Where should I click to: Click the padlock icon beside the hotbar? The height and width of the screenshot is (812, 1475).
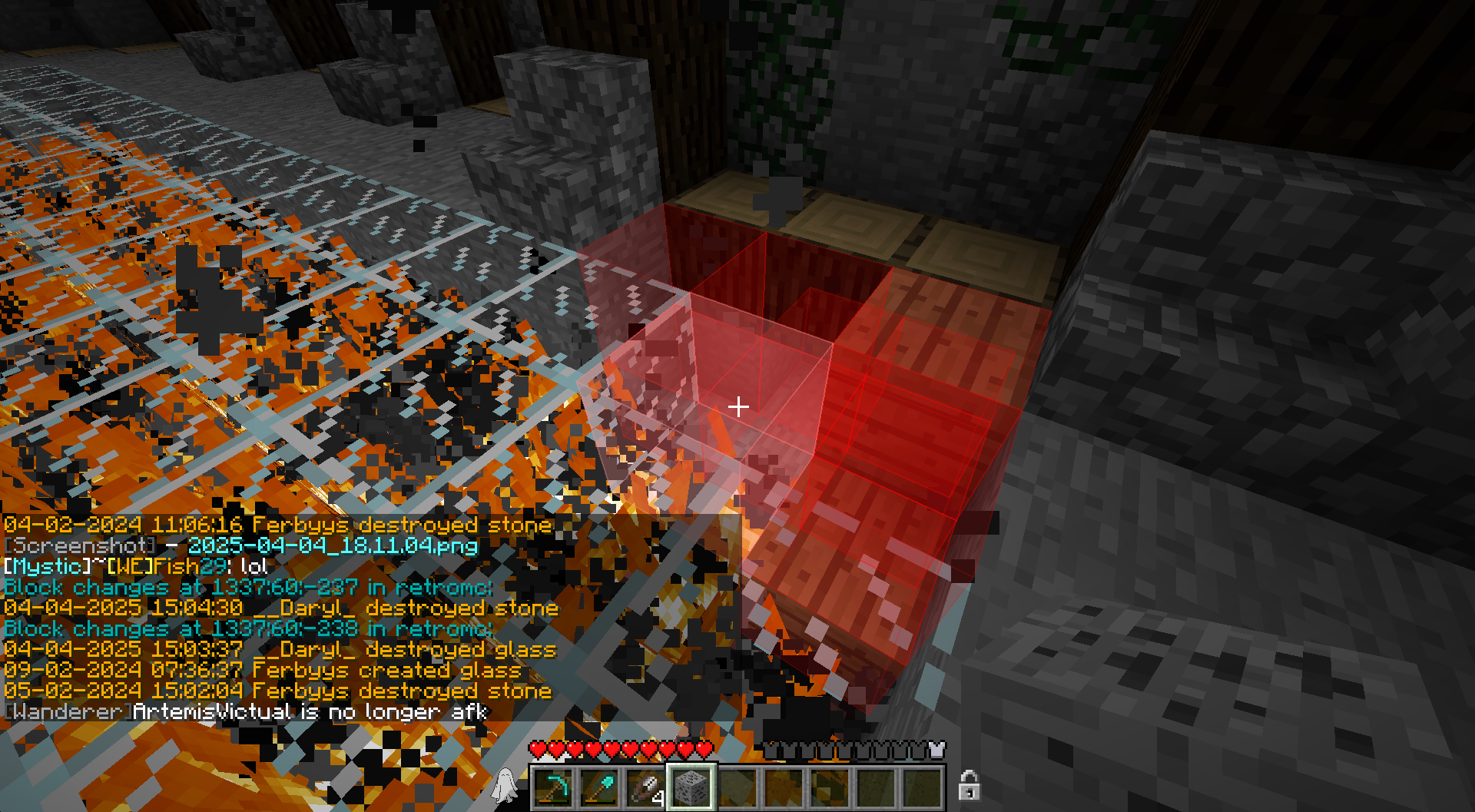[x=969, y=785]
